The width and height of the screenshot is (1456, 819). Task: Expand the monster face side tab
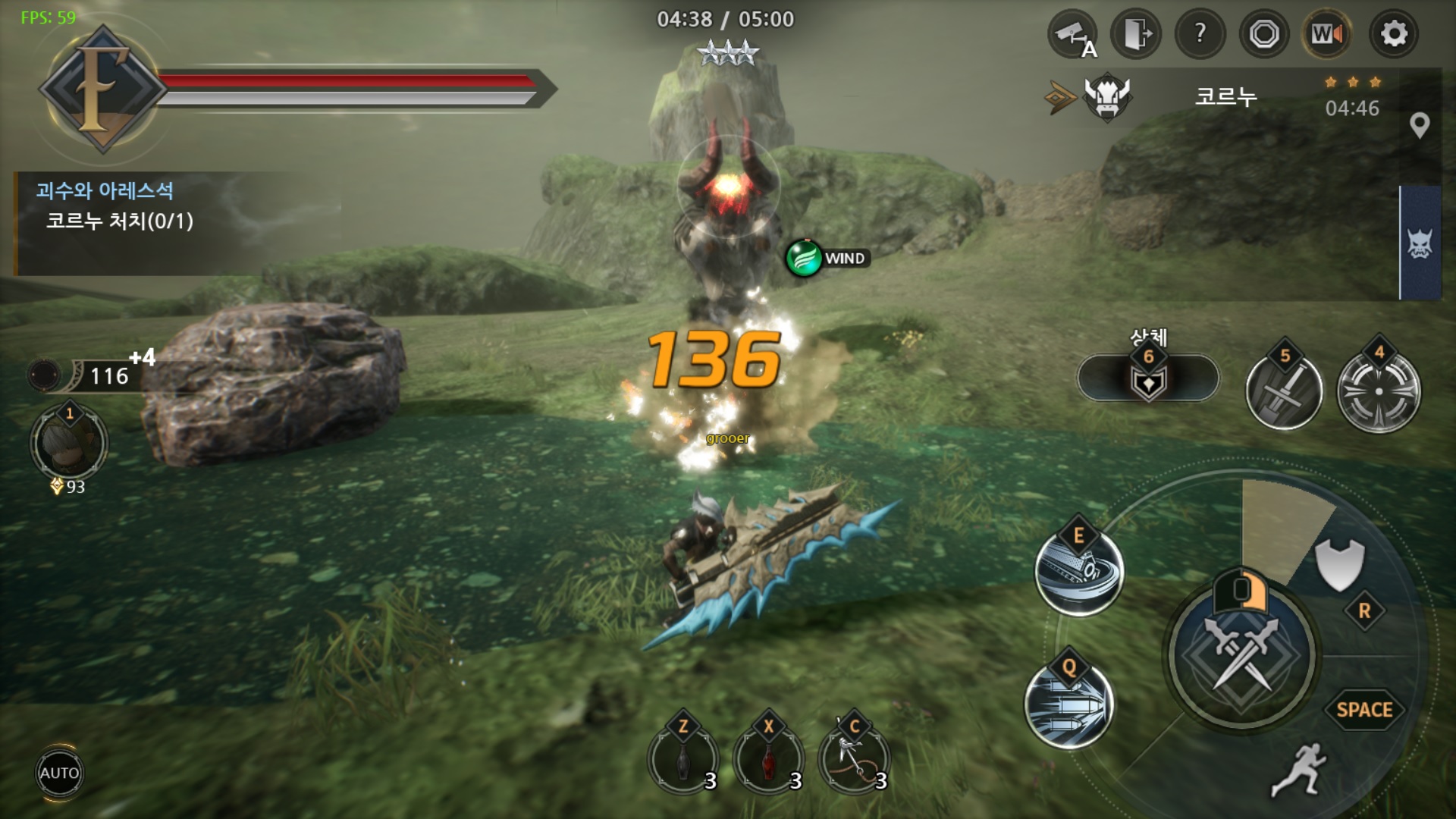(1420, 243)
